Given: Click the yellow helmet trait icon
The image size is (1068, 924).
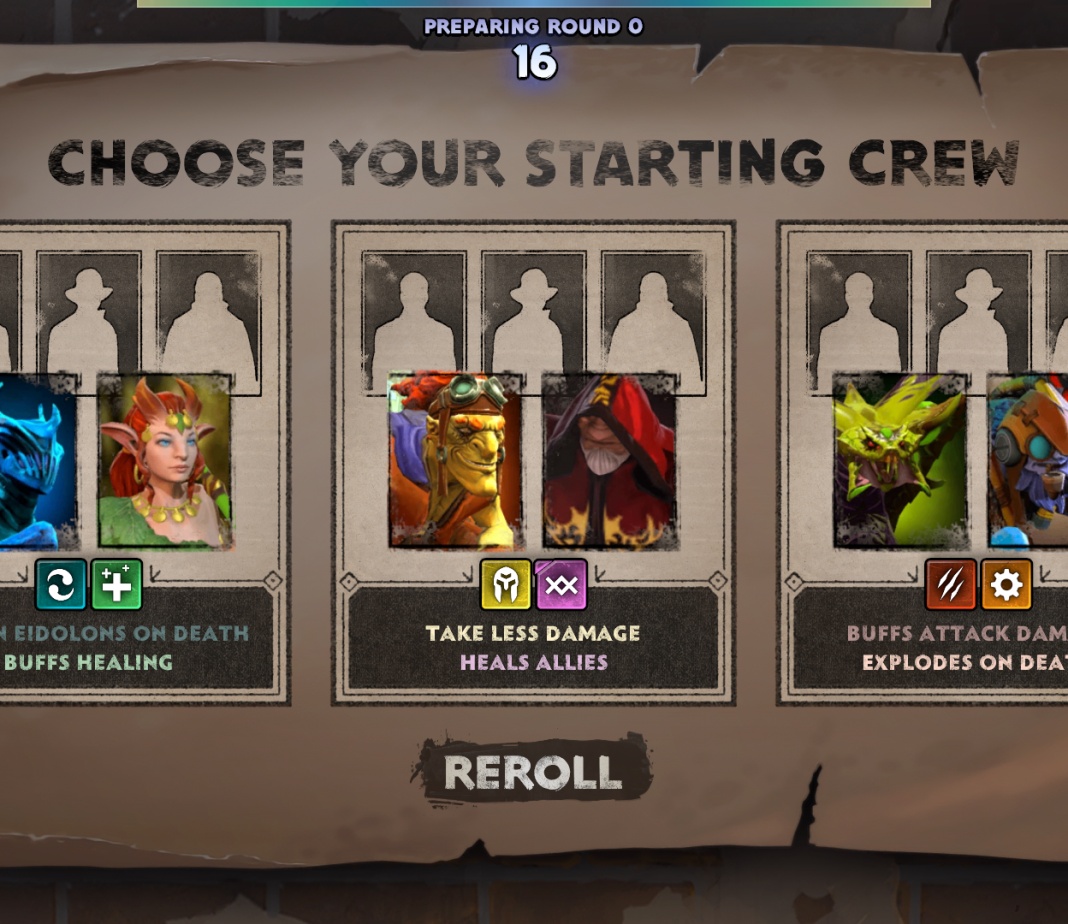Looking at the screenshot, I should pyautogui.click(x=505, y=585).
